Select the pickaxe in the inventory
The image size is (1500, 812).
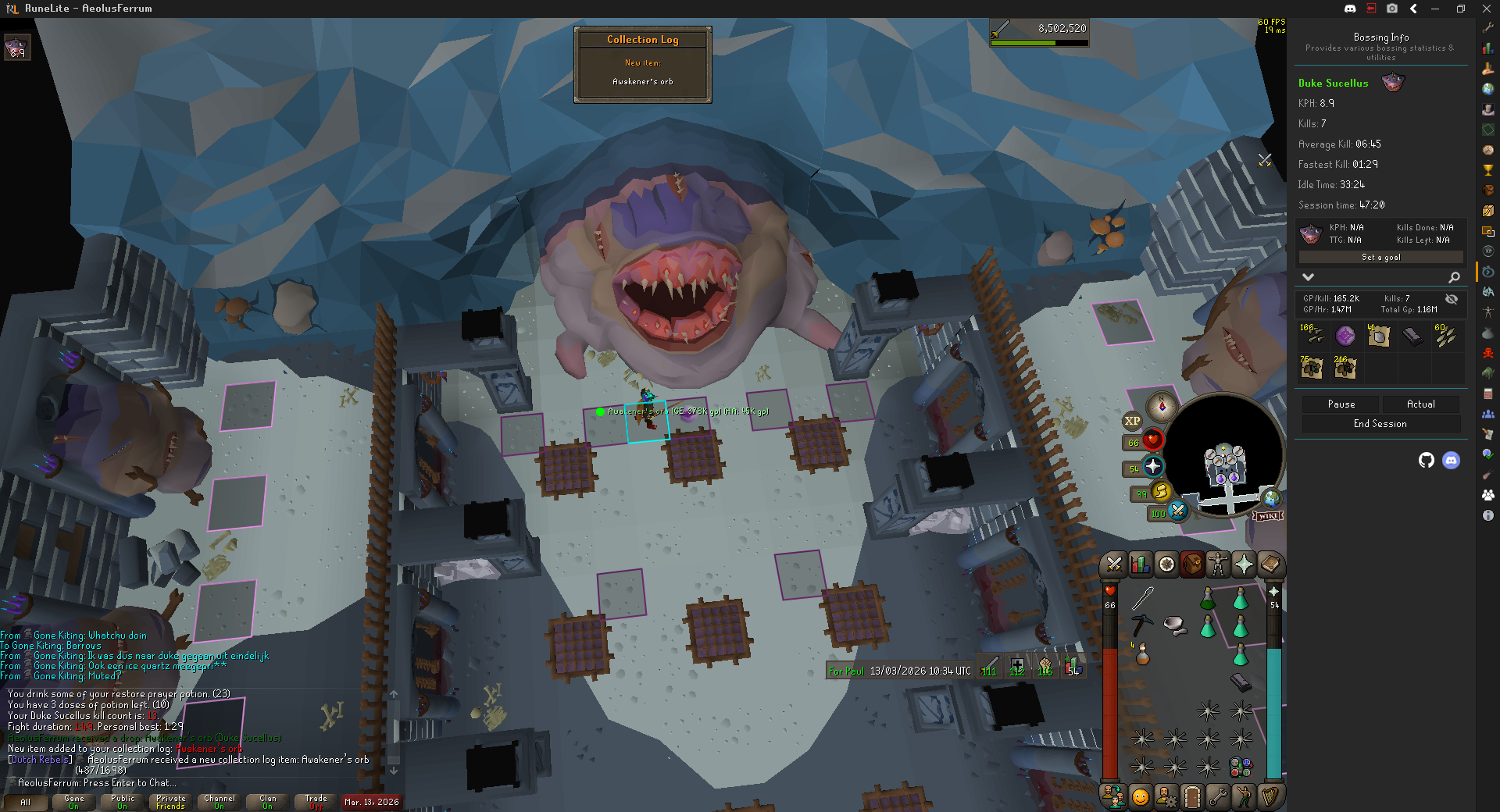click(1141, 624)
